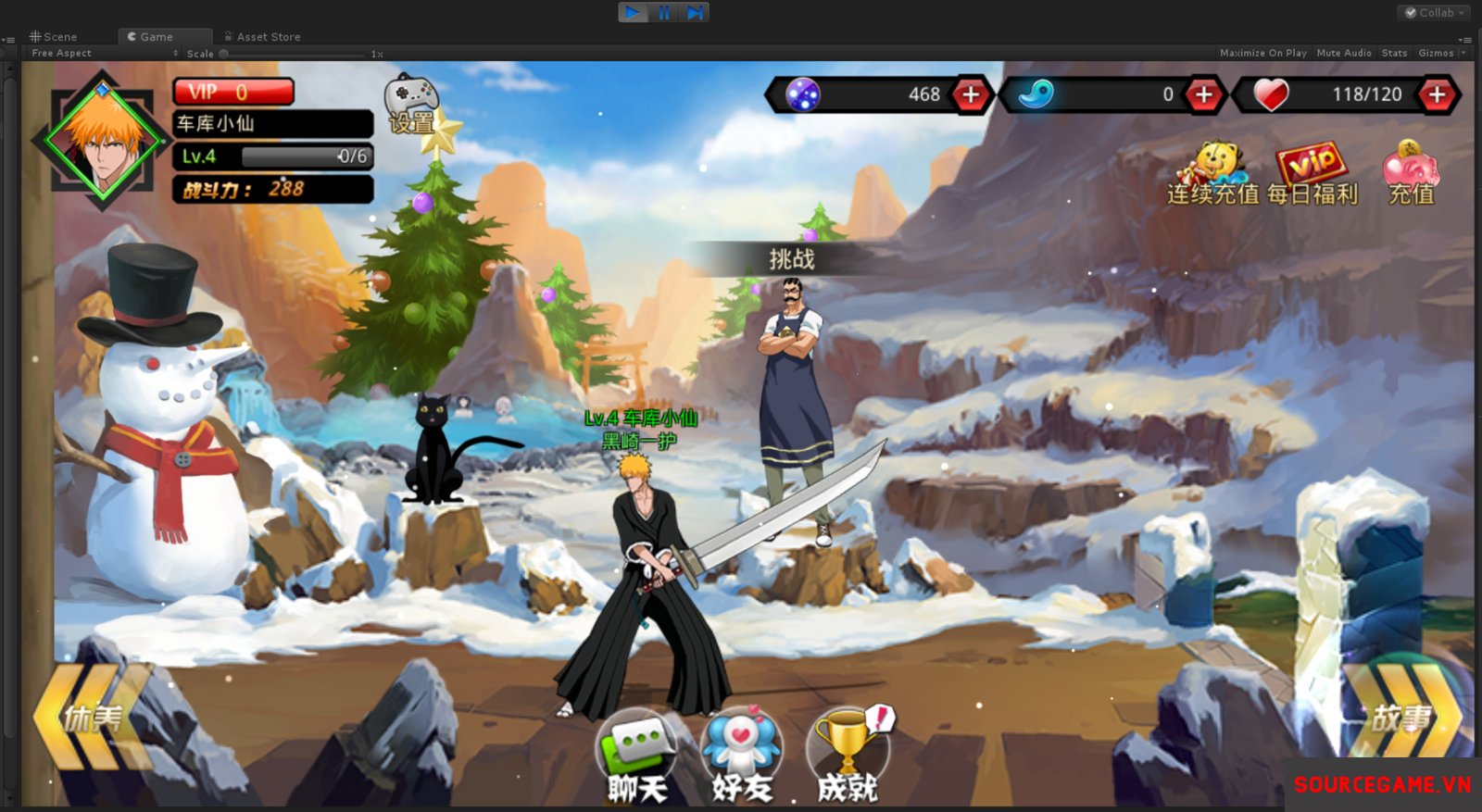
Task: Open the 连续充值 consecutive recharge event
Action: click(x=1213, y=174)
